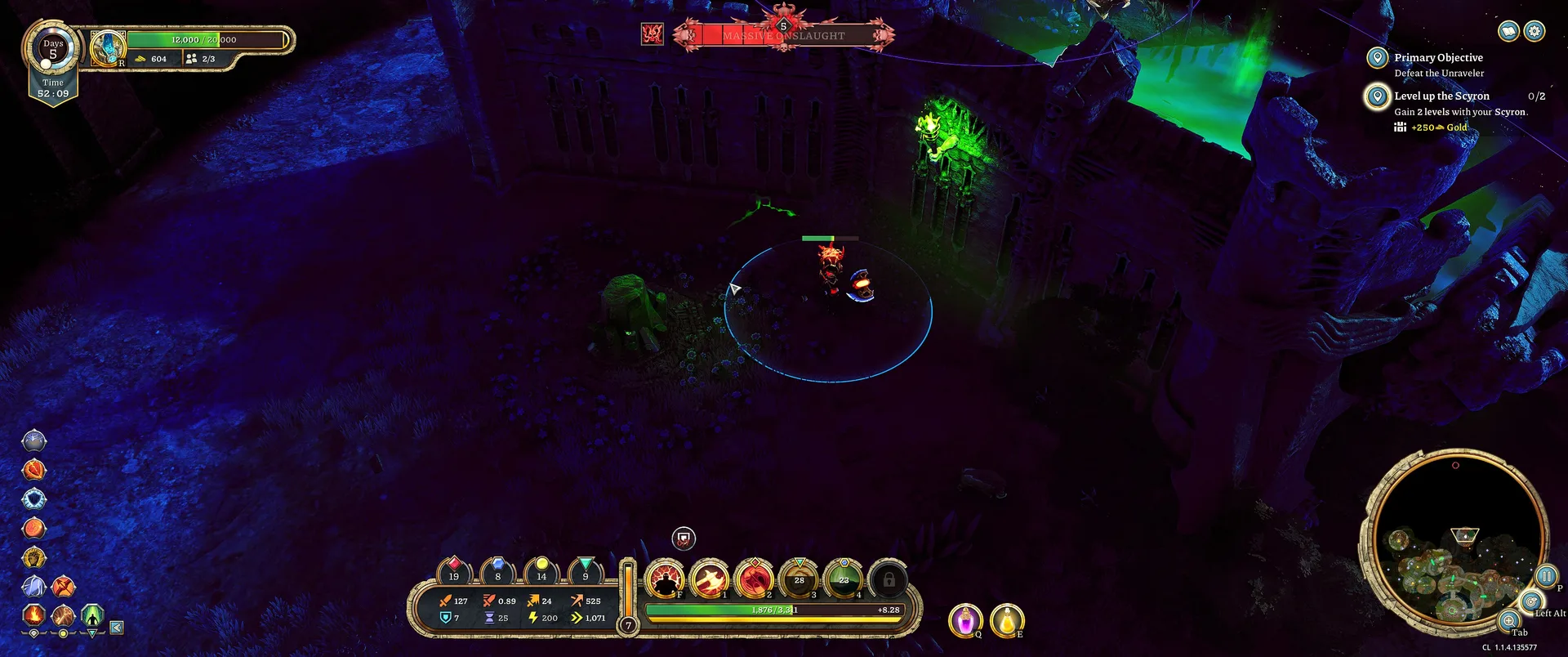The height and width of the screenshot is (657, 1568).
Task: Use the flaming axe ability
Action: coord(710,580)
